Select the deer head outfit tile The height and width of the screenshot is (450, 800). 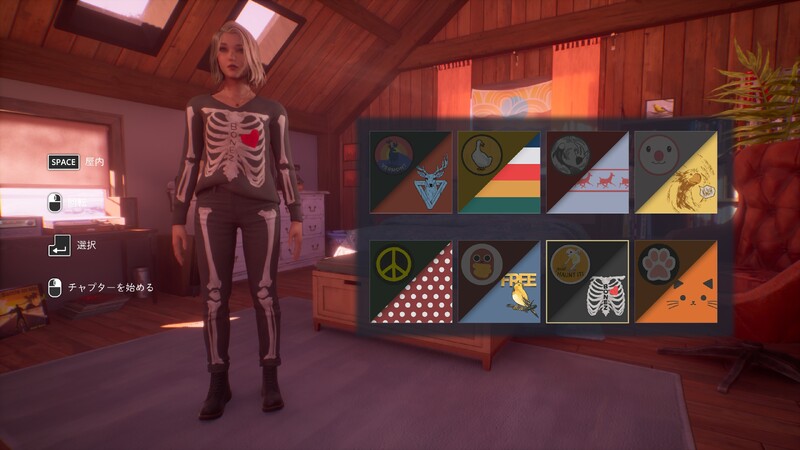click(411, 173)
